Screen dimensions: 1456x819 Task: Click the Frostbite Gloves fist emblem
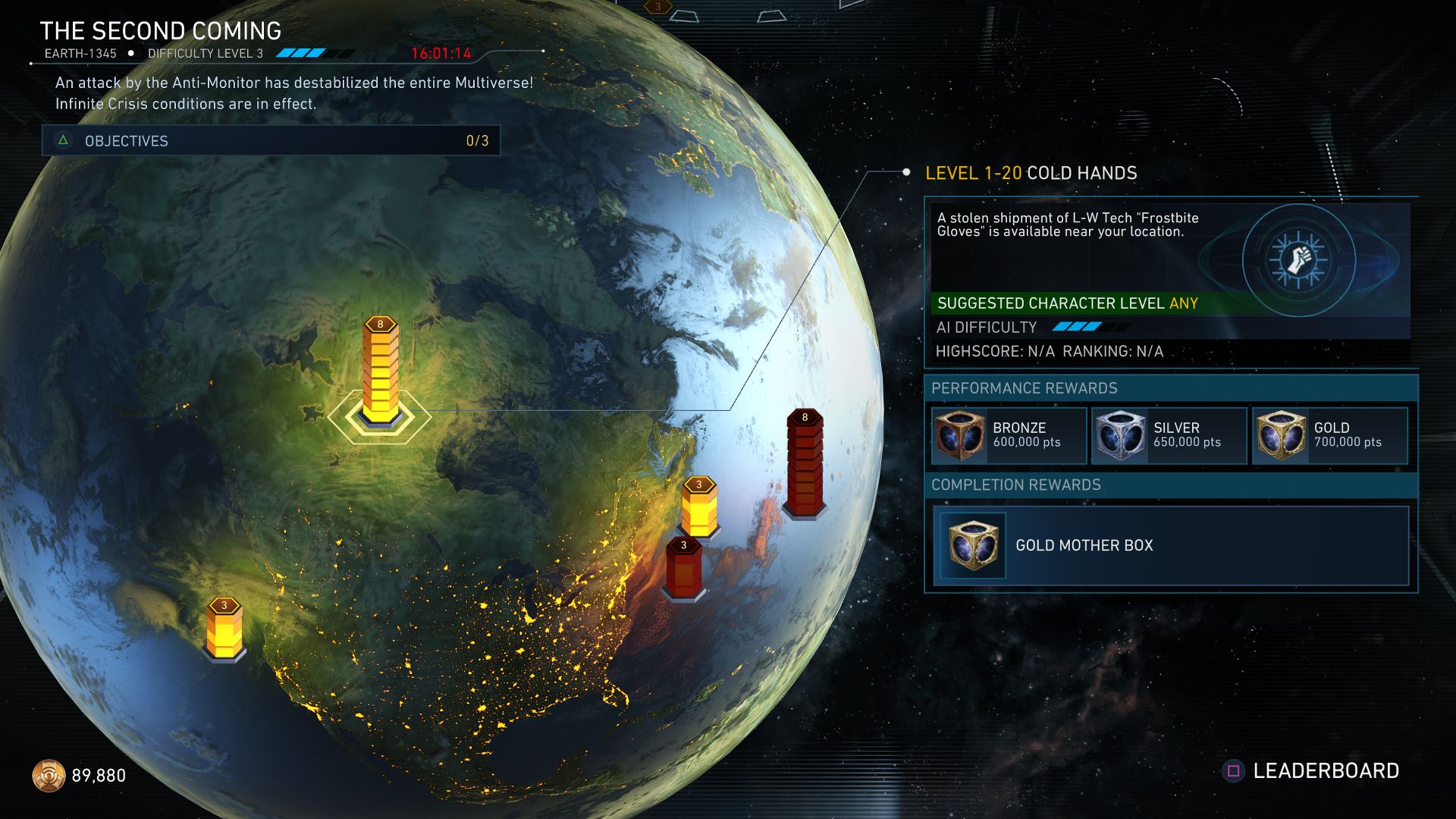click(x=1298, y=259)
